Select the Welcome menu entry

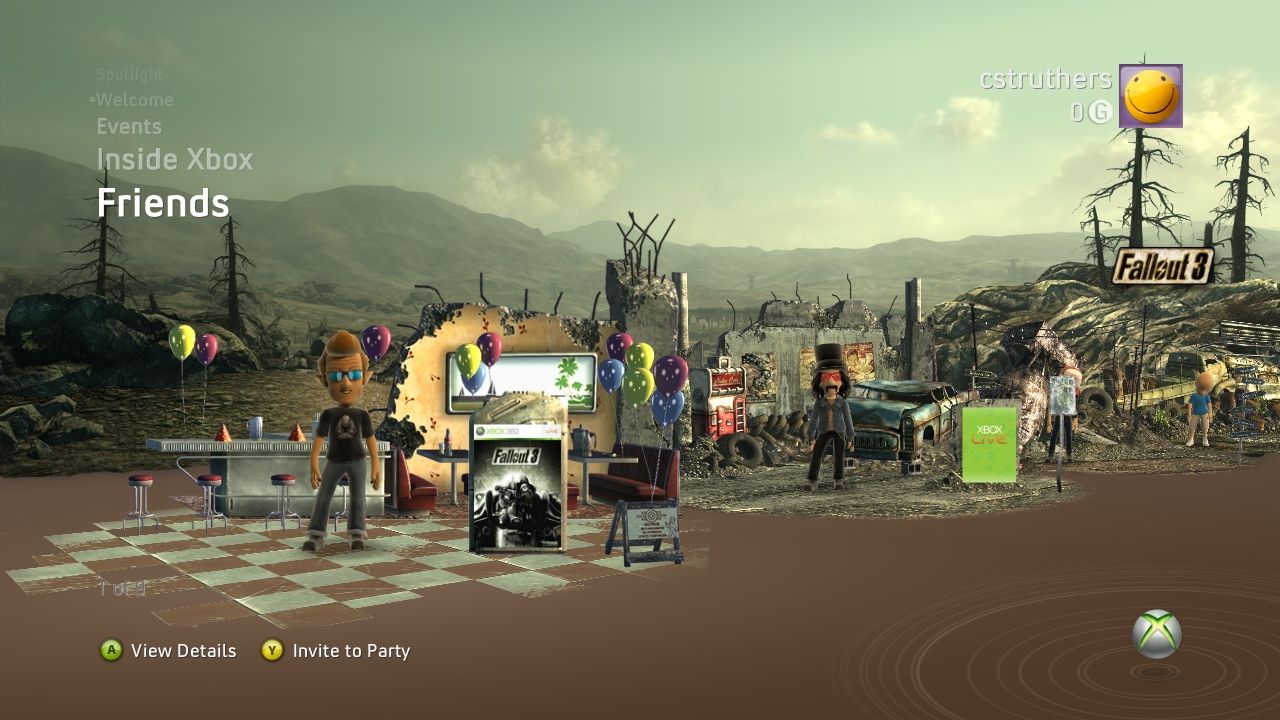135,99
